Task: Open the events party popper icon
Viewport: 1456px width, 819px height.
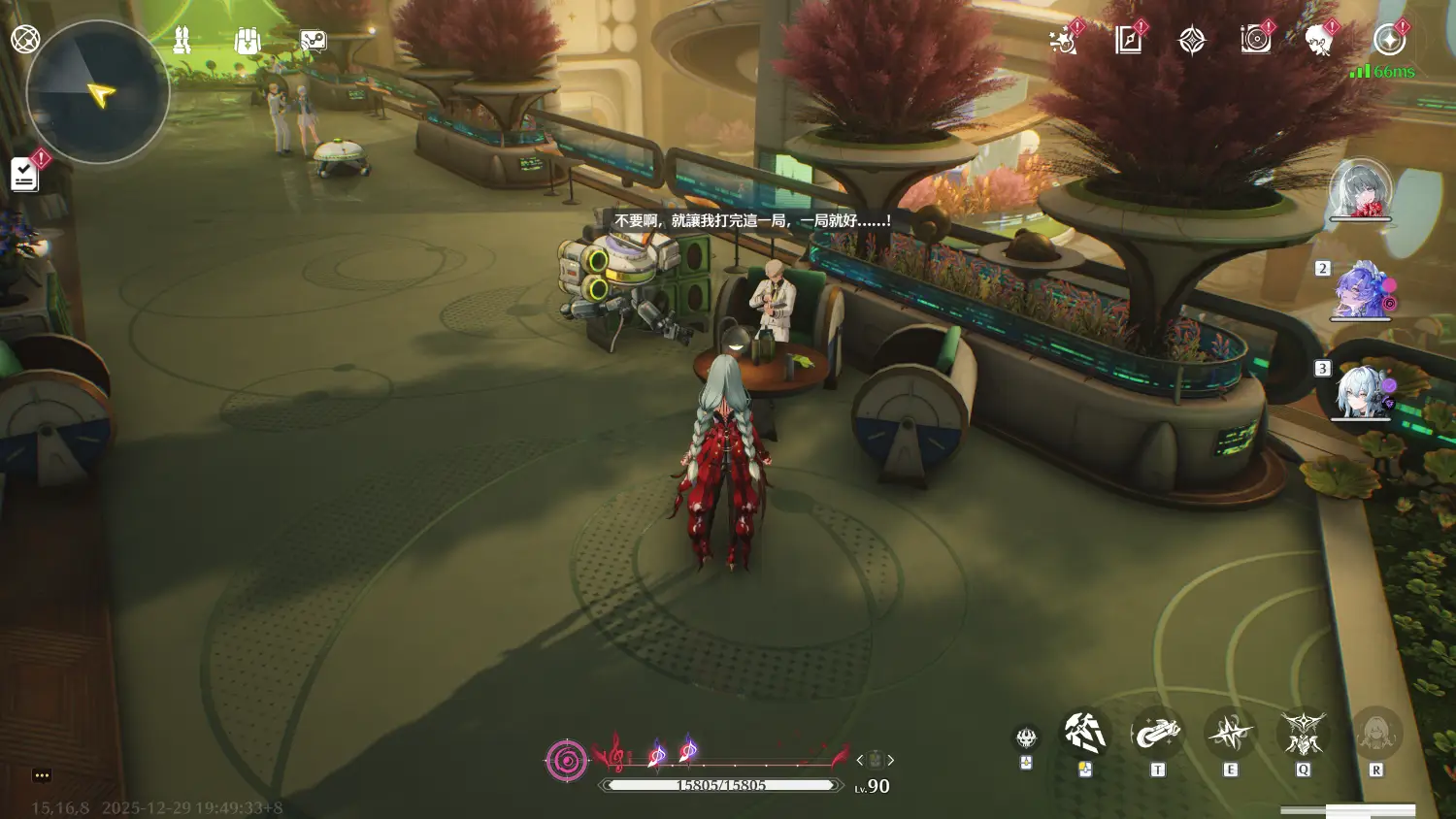Action: tap(1064, 41)
